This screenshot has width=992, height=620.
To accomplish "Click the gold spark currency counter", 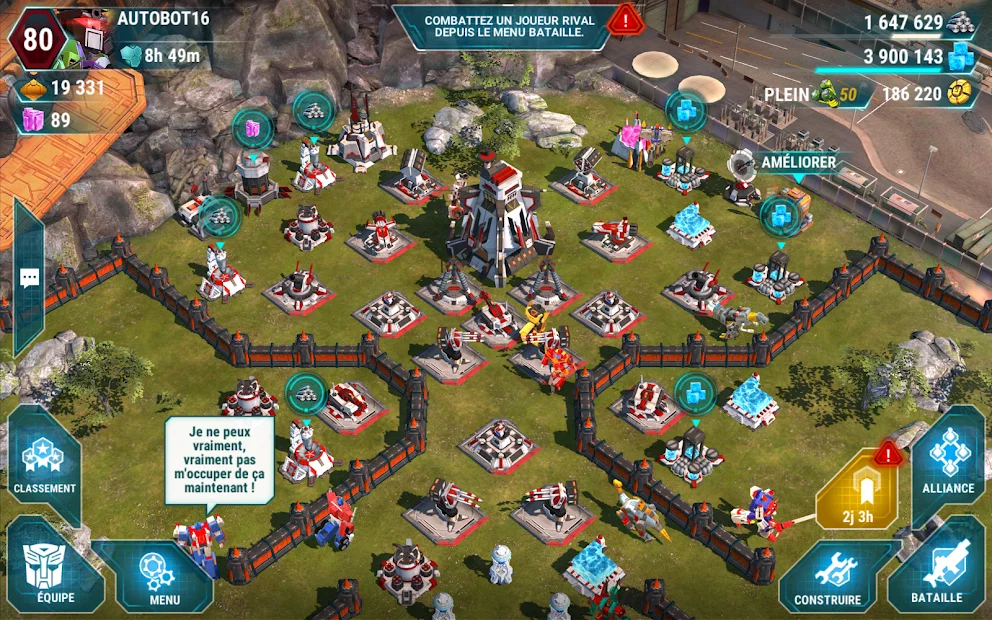I will click(926, 94).
